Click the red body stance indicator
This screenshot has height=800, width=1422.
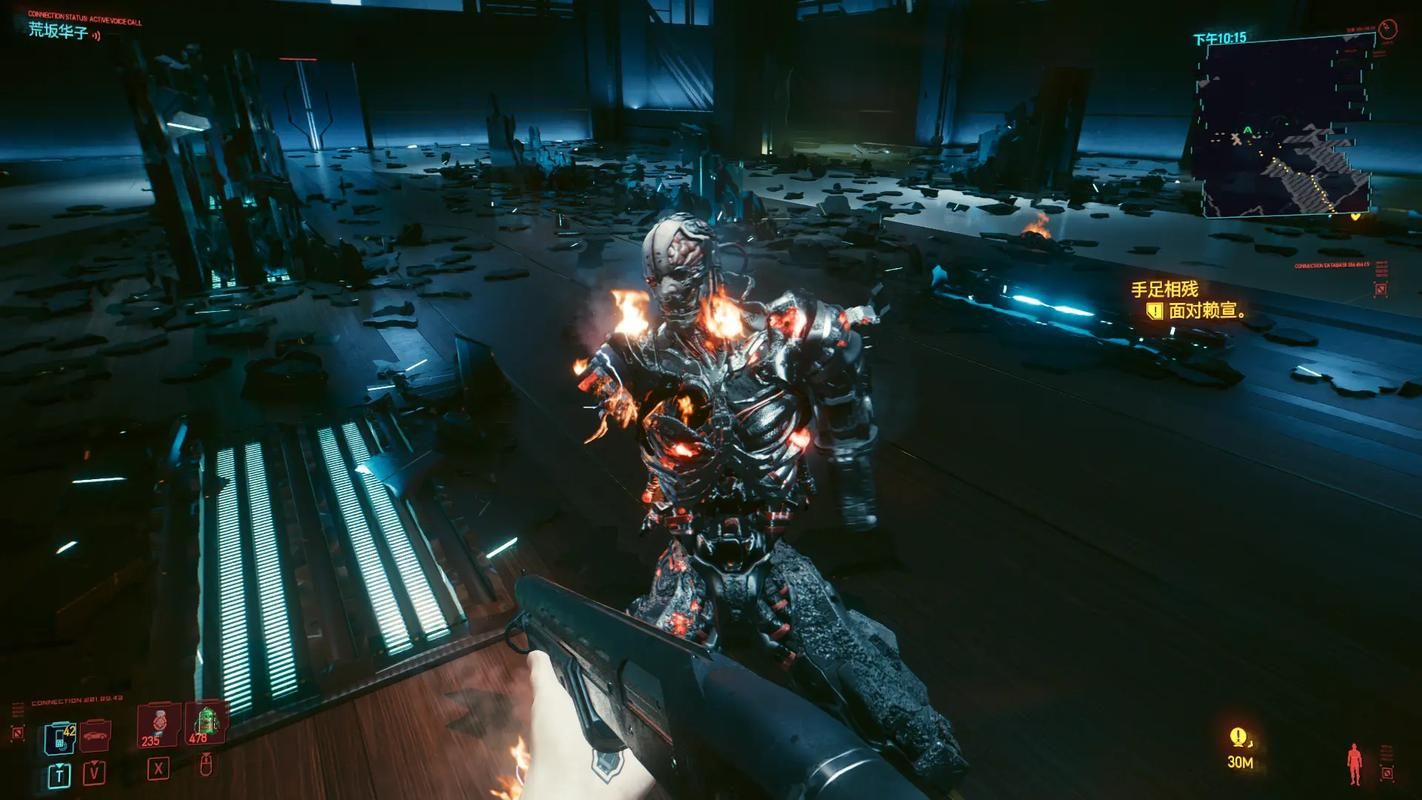click(1354, 763)
